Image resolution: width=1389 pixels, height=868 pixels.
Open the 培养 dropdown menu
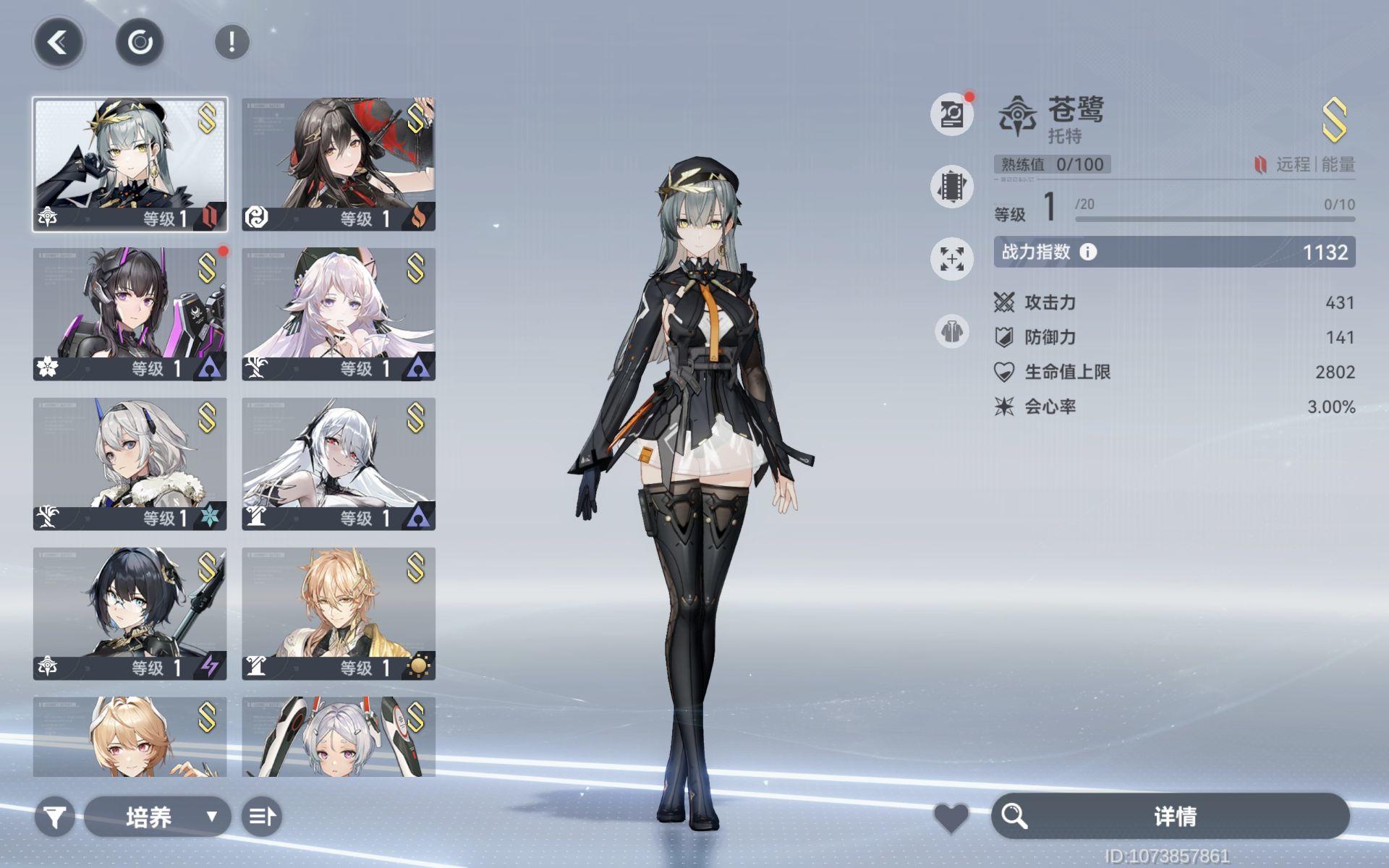click(x=156, y=816)
